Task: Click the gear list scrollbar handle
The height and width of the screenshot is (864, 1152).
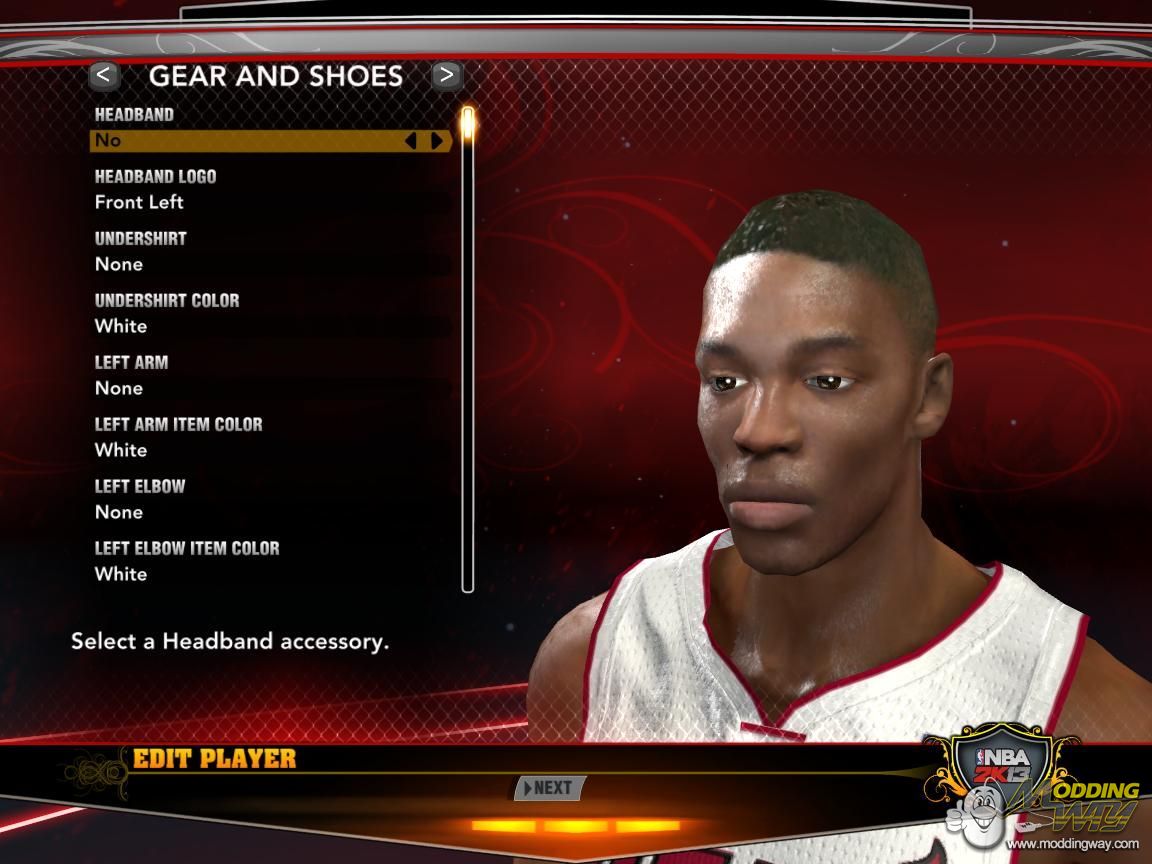Action: click(467, 125)
